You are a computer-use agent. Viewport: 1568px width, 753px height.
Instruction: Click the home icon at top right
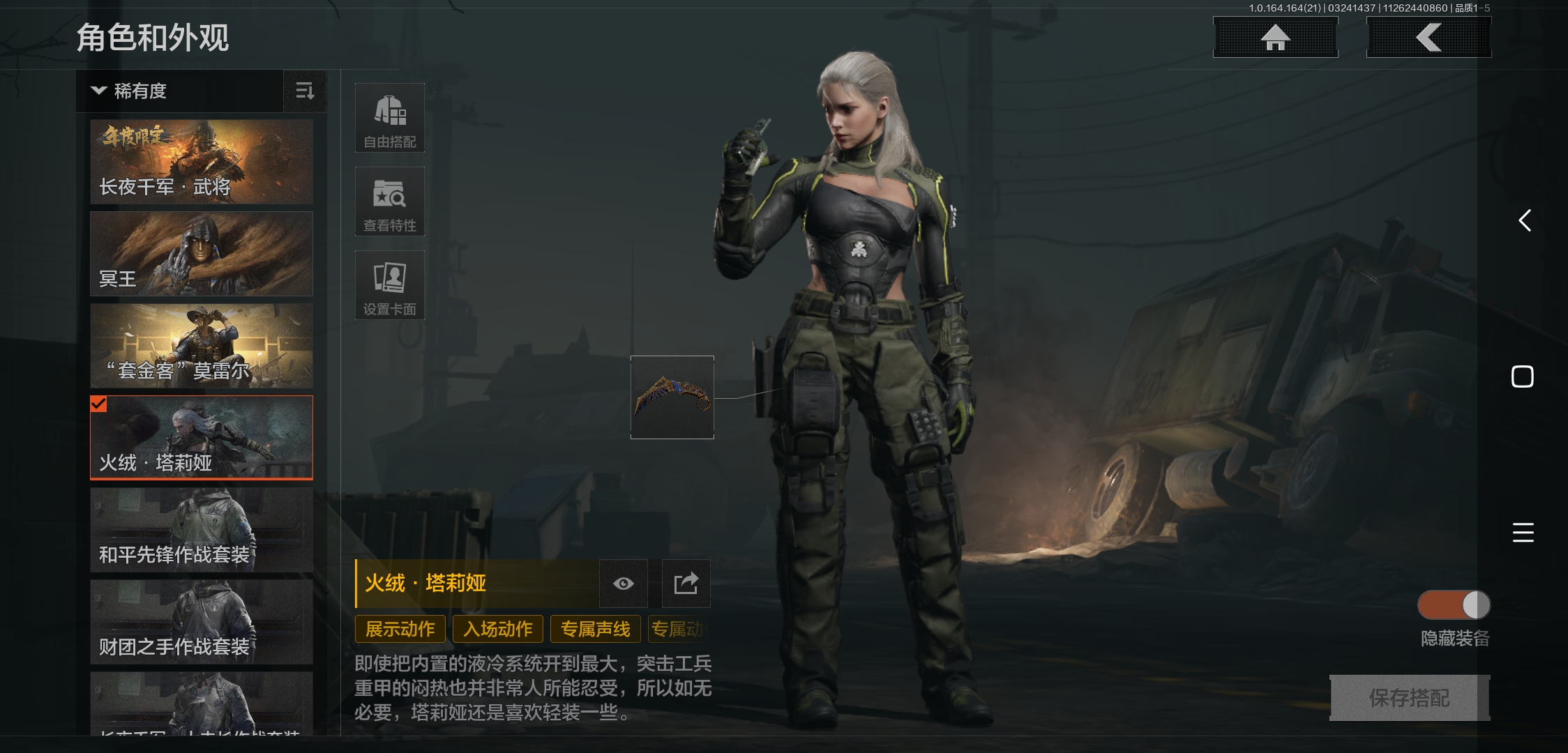1275,38
